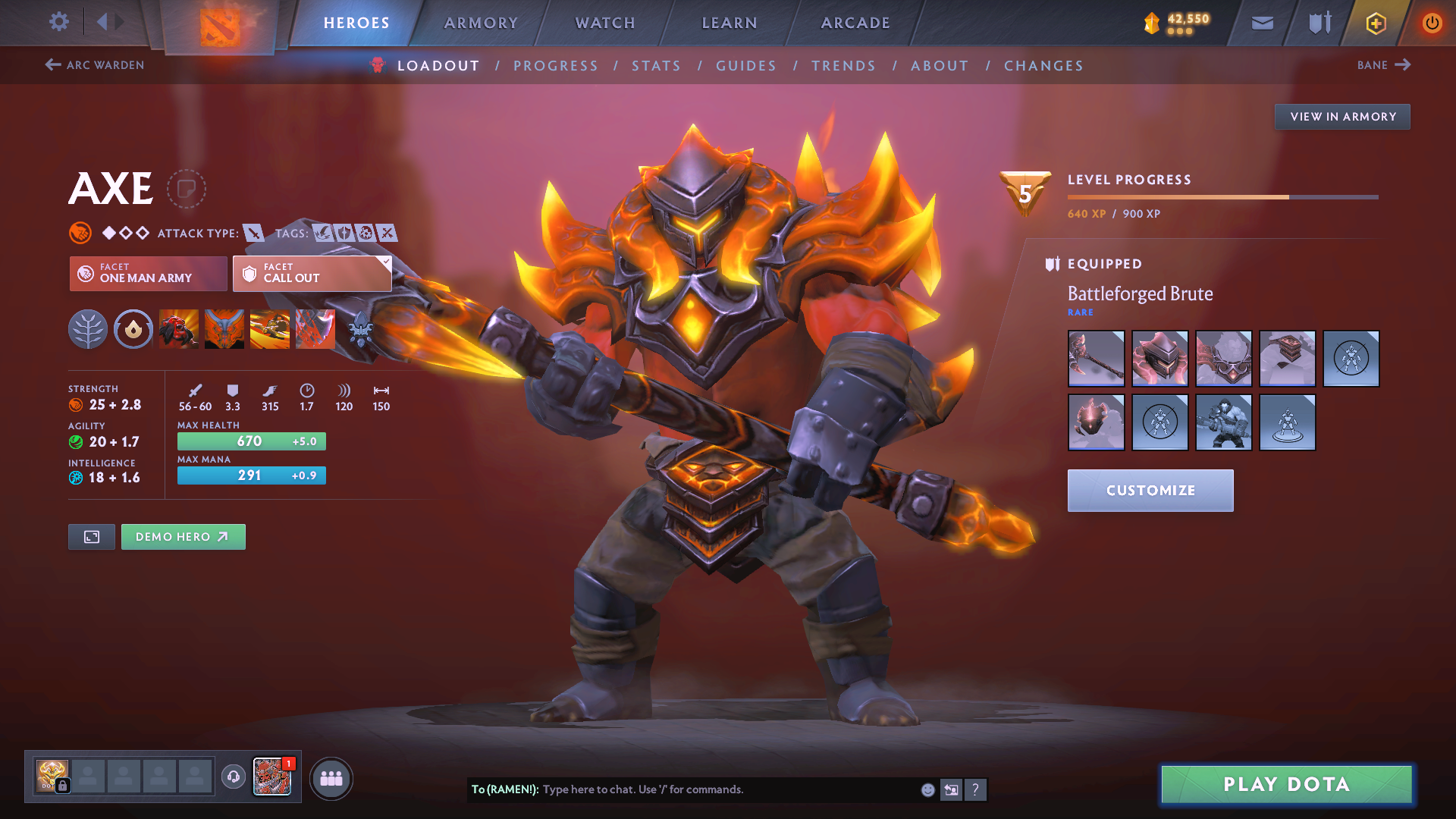Go forward to Bane hero page
The height and width of the screenshot is (819, 1456).
coord(1383,65)
